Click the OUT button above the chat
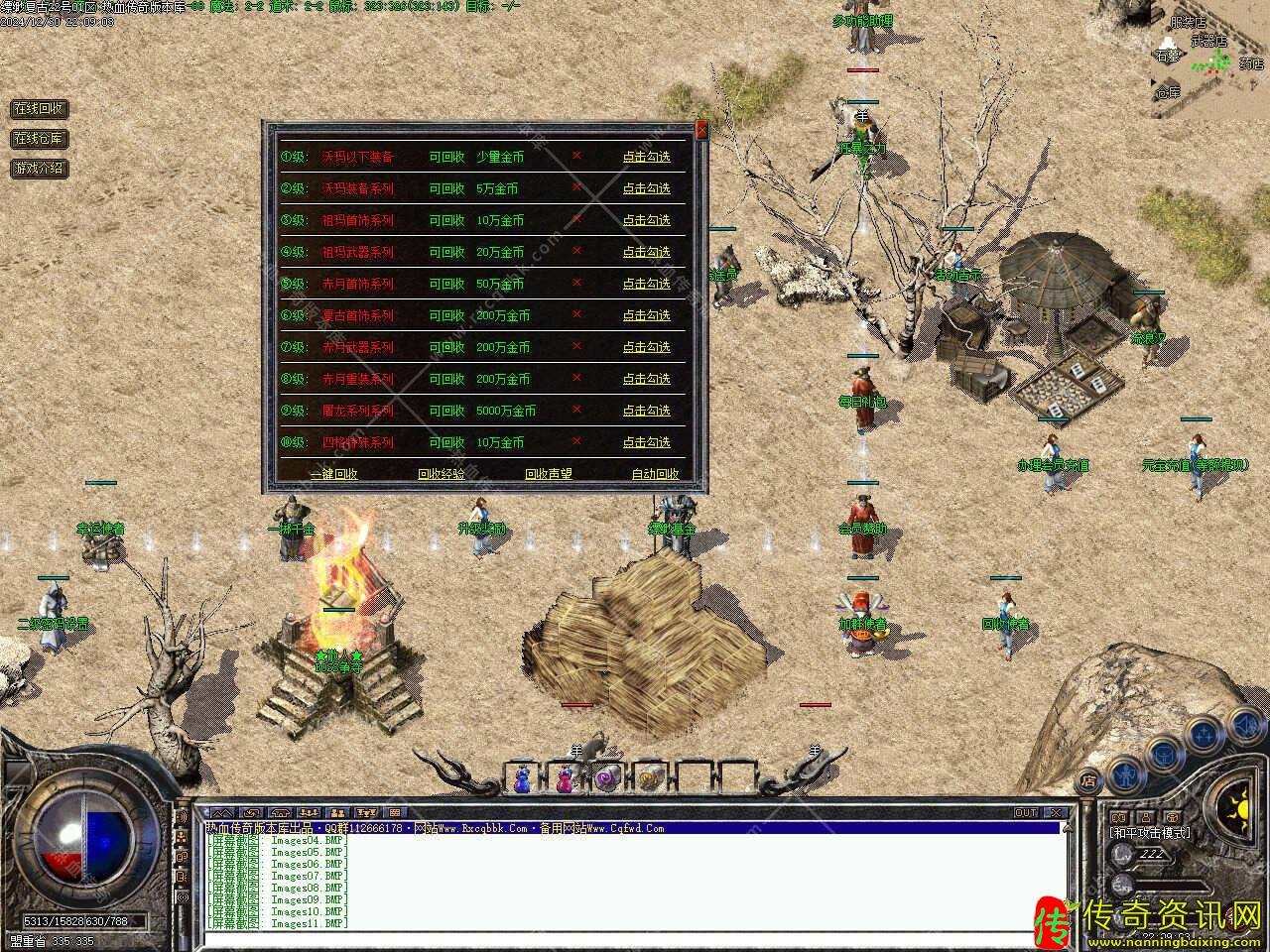 (1025, 812)
